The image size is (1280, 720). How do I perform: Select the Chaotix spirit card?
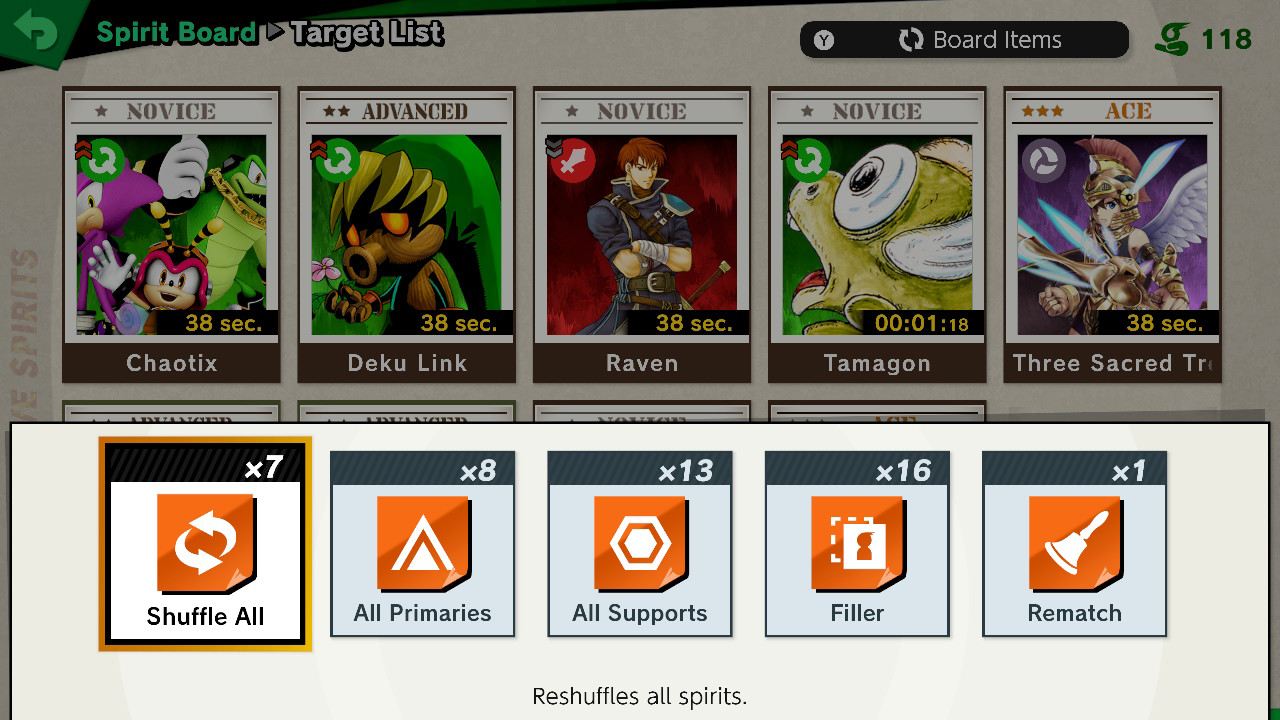(x=171, y=235)
